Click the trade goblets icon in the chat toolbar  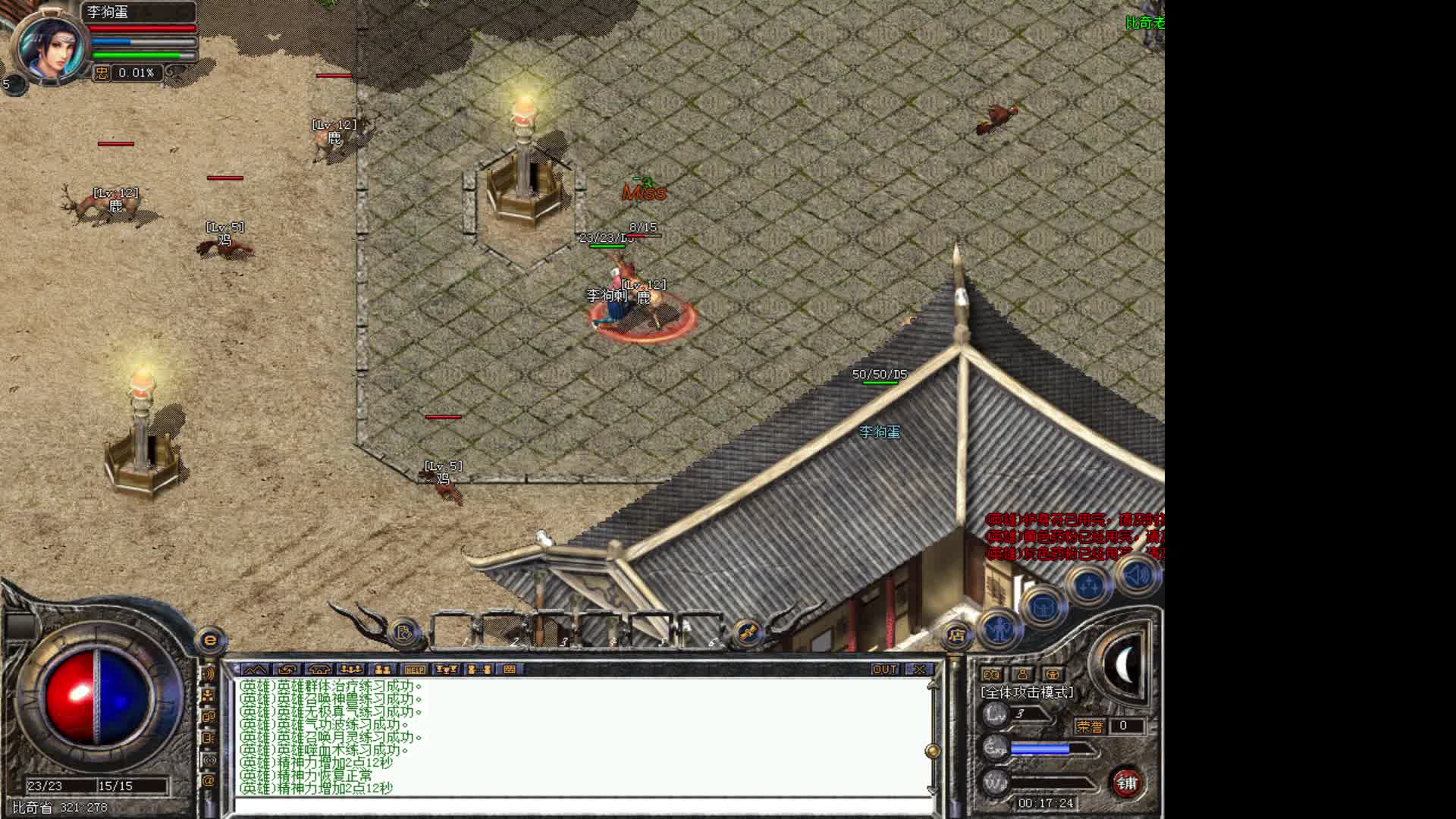(x=447, y=669)
